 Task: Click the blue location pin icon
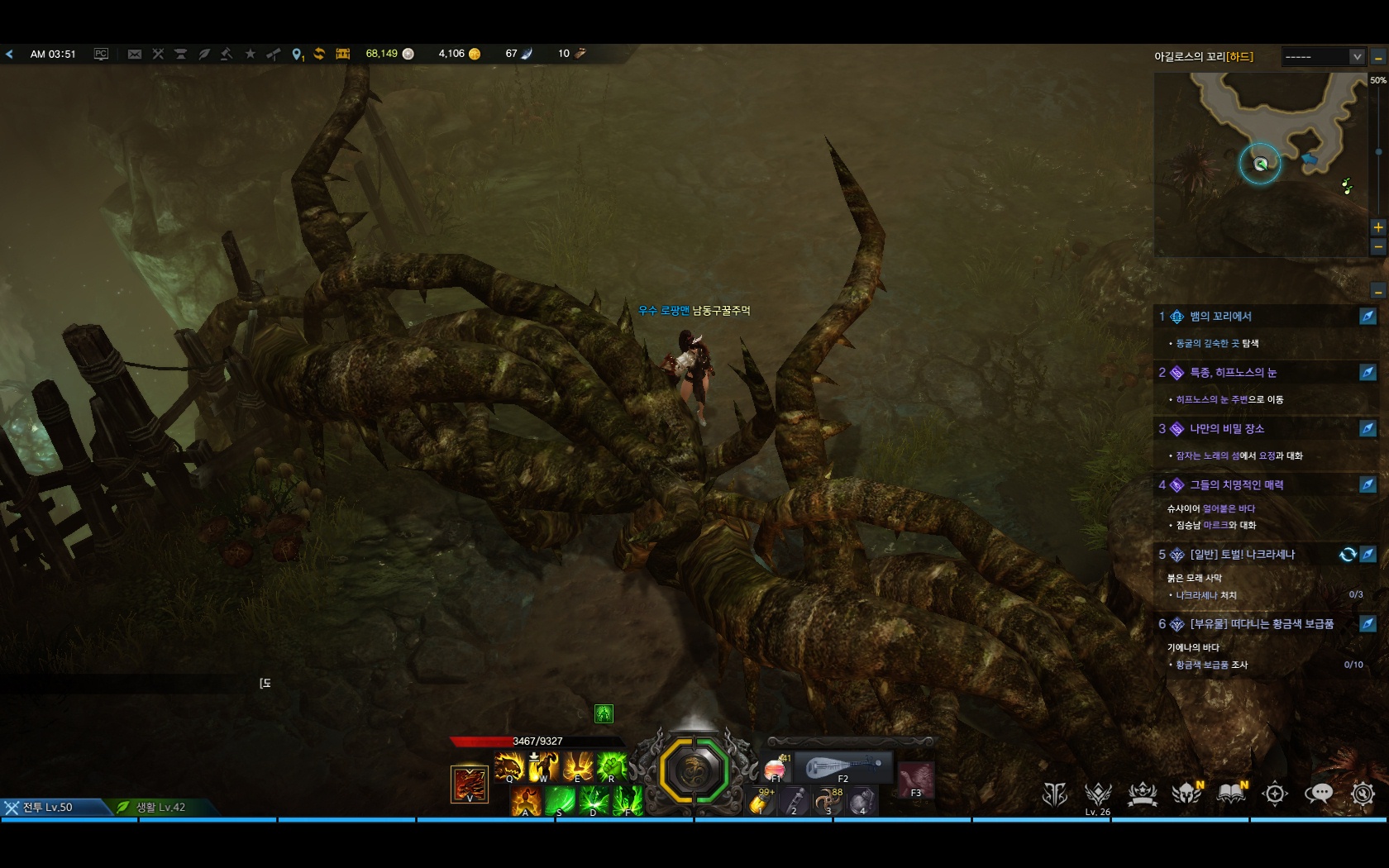click(x=297, y=54)
